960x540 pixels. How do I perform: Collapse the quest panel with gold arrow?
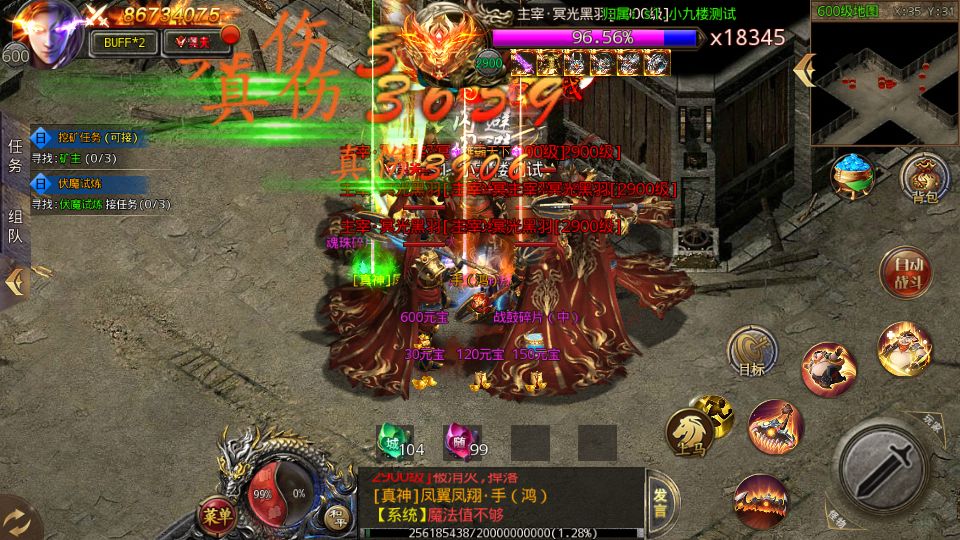15,283
